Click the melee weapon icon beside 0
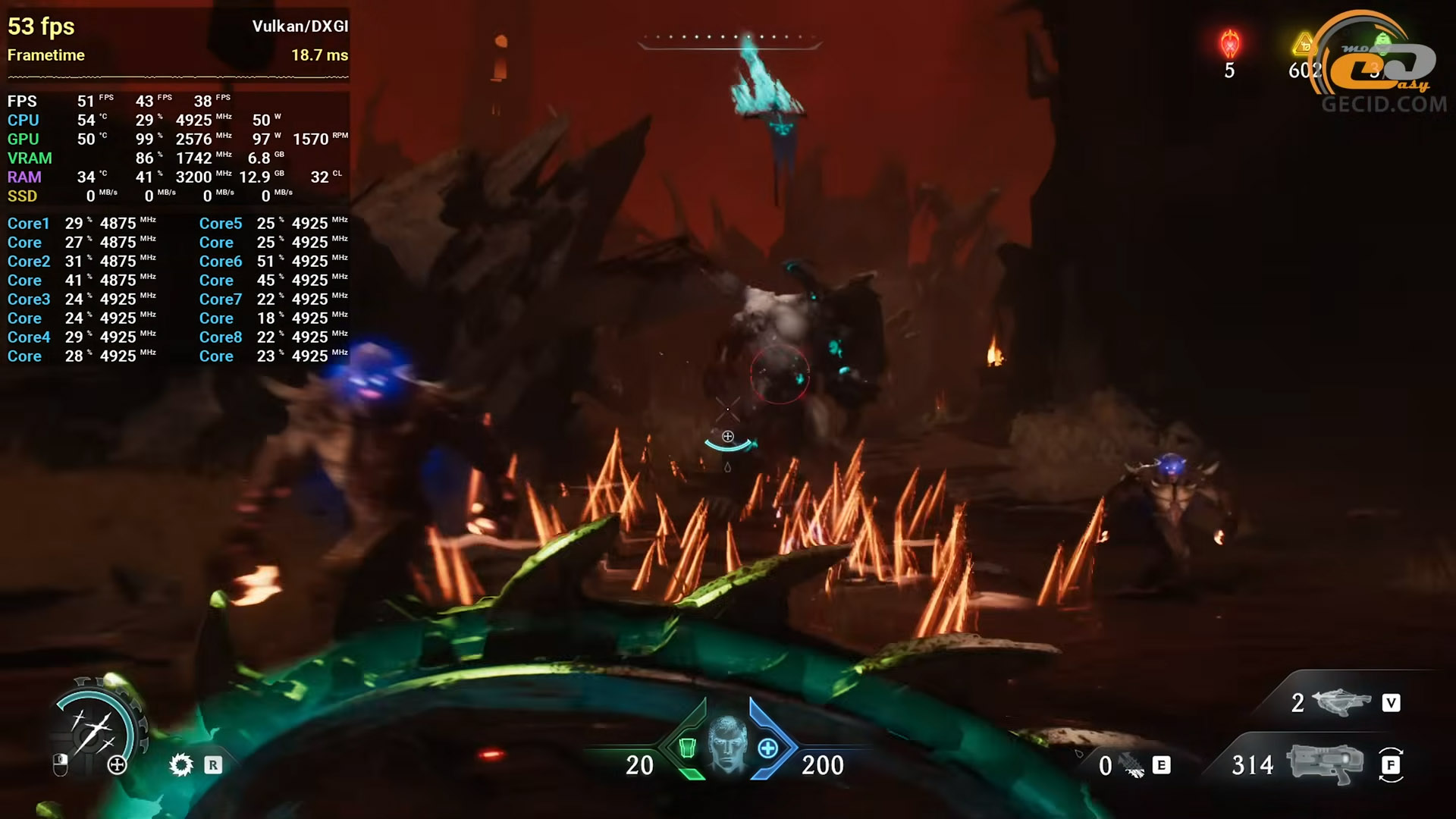 tap(1132, 766)
